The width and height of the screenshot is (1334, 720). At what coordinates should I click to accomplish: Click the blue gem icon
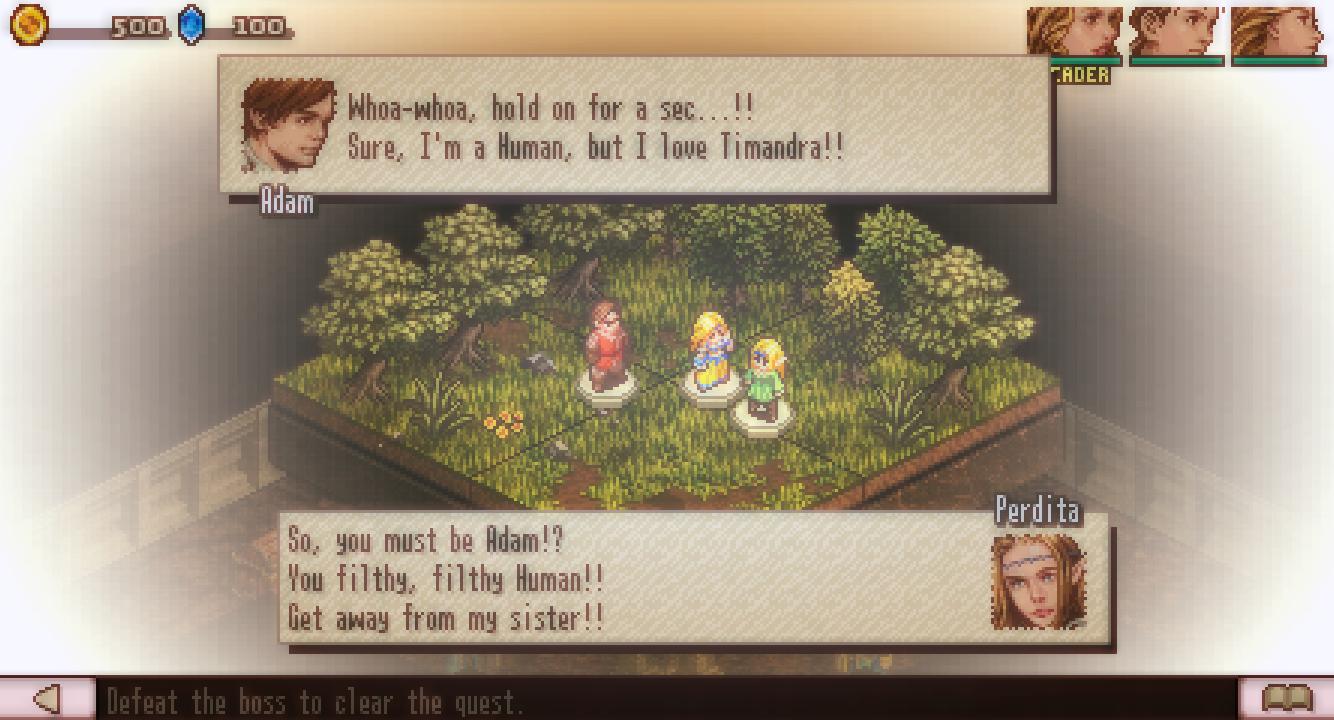191,25
